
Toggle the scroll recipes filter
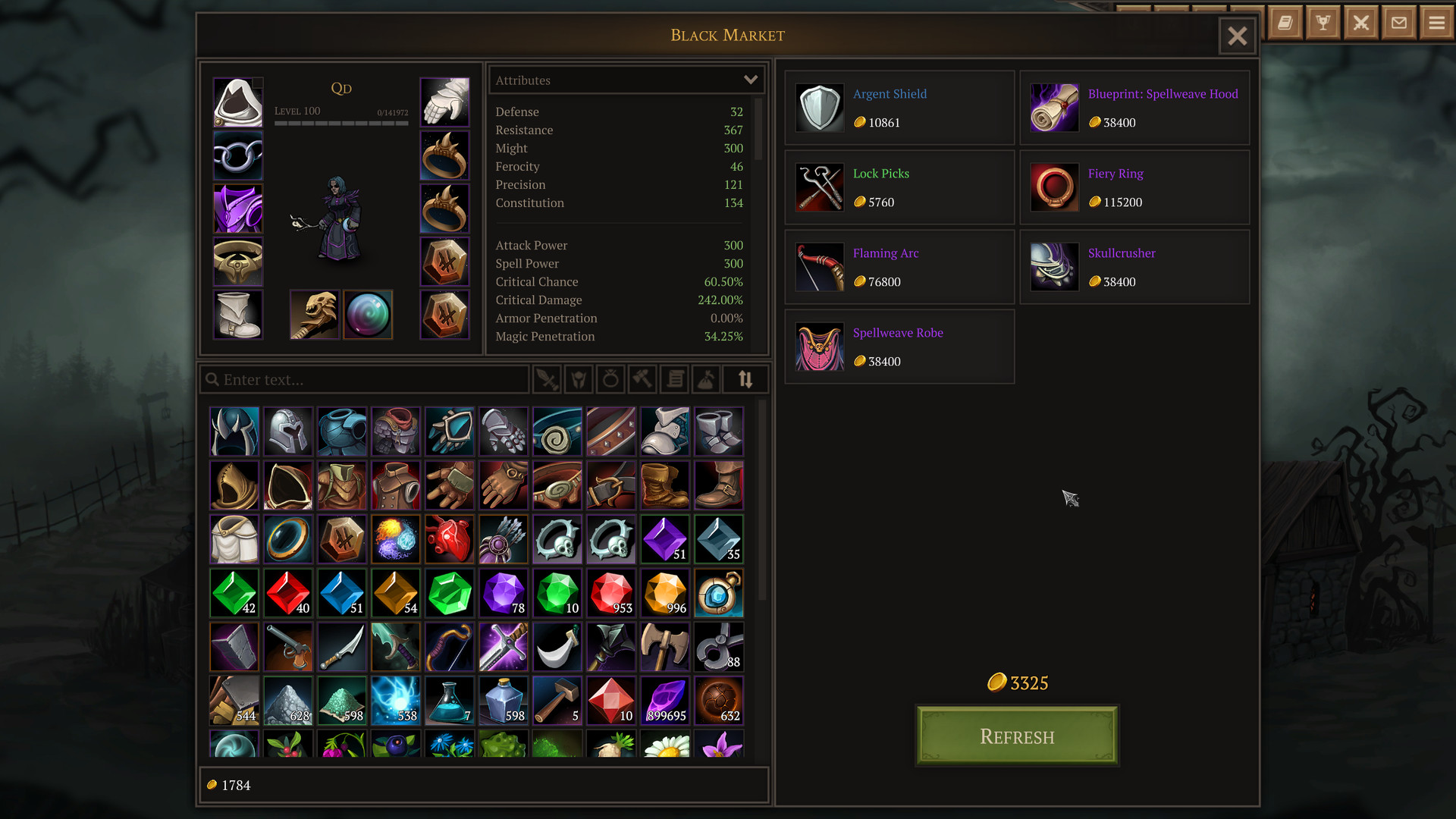674,379
